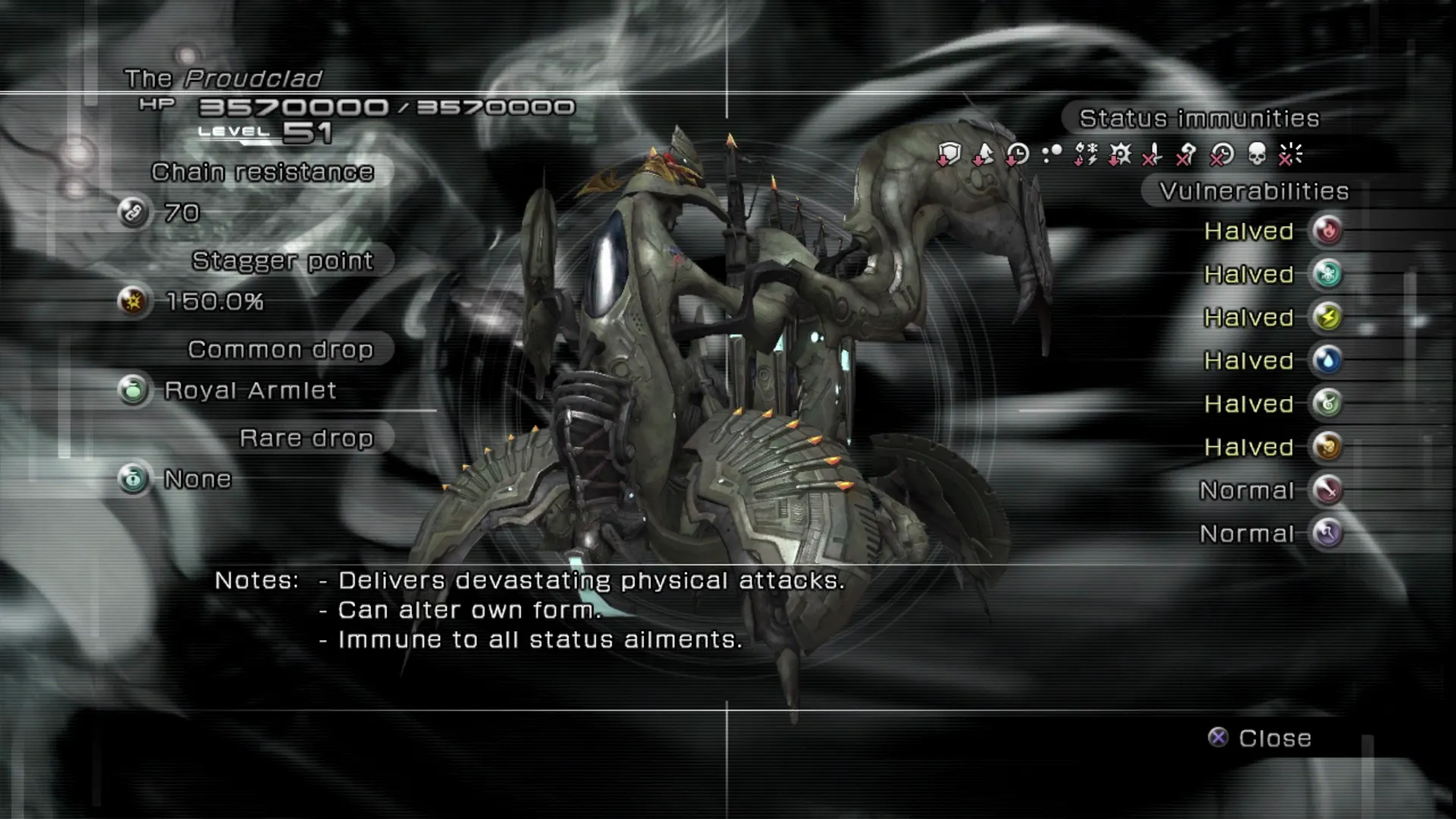
Task: Choose the ice snowflake element icon
Action: coord(1328,274)
